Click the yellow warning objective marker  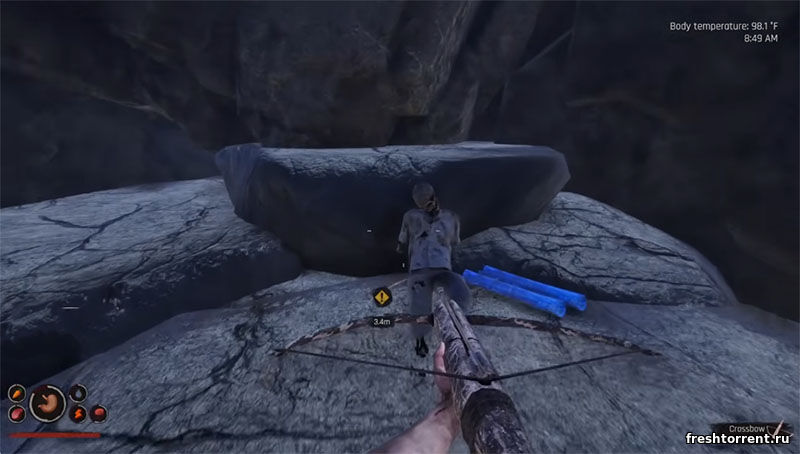click(x=381, y=297)
